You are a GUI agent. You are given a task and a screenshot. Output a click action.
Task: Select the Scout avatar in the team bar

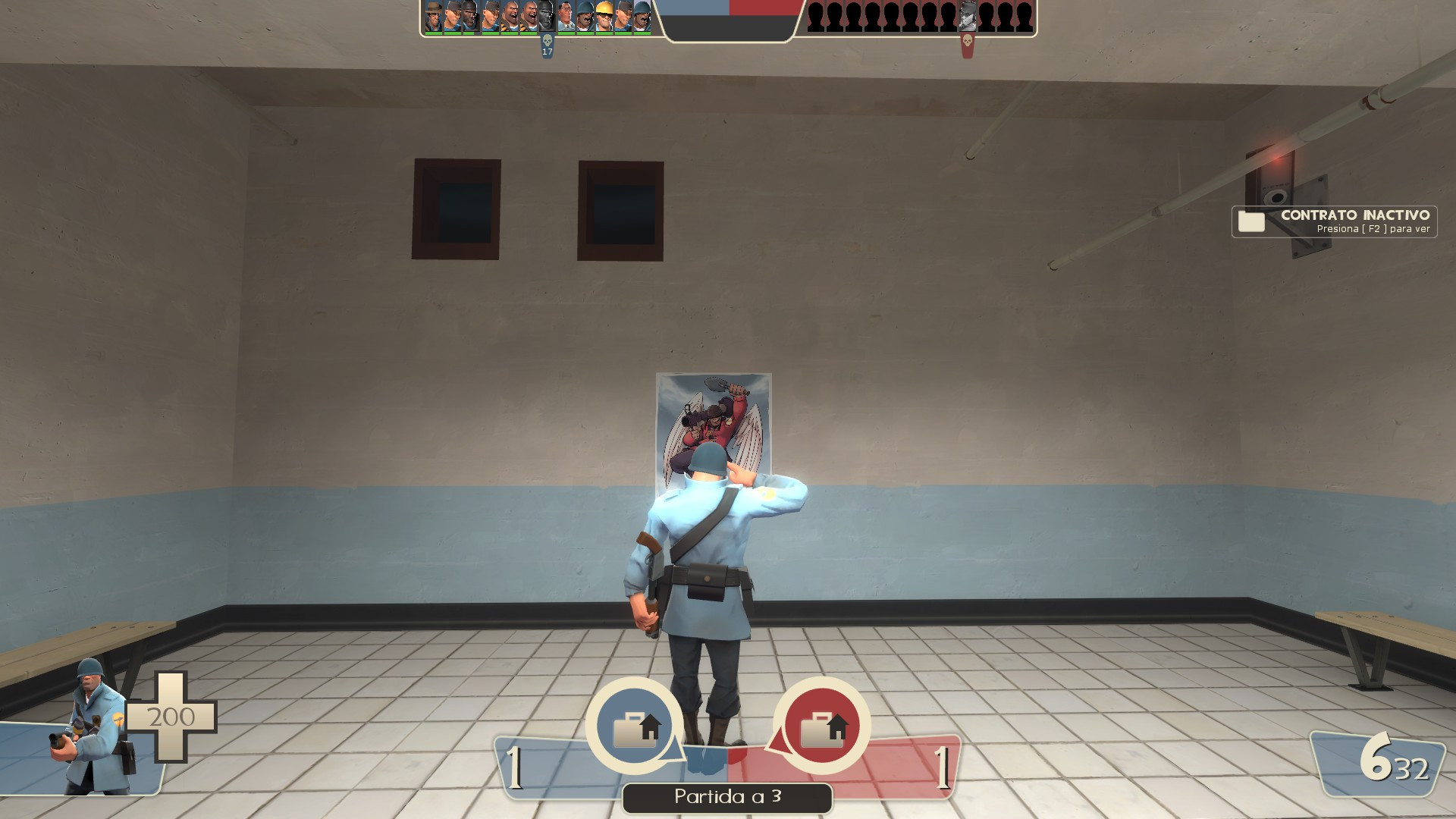tap(452, 17)
